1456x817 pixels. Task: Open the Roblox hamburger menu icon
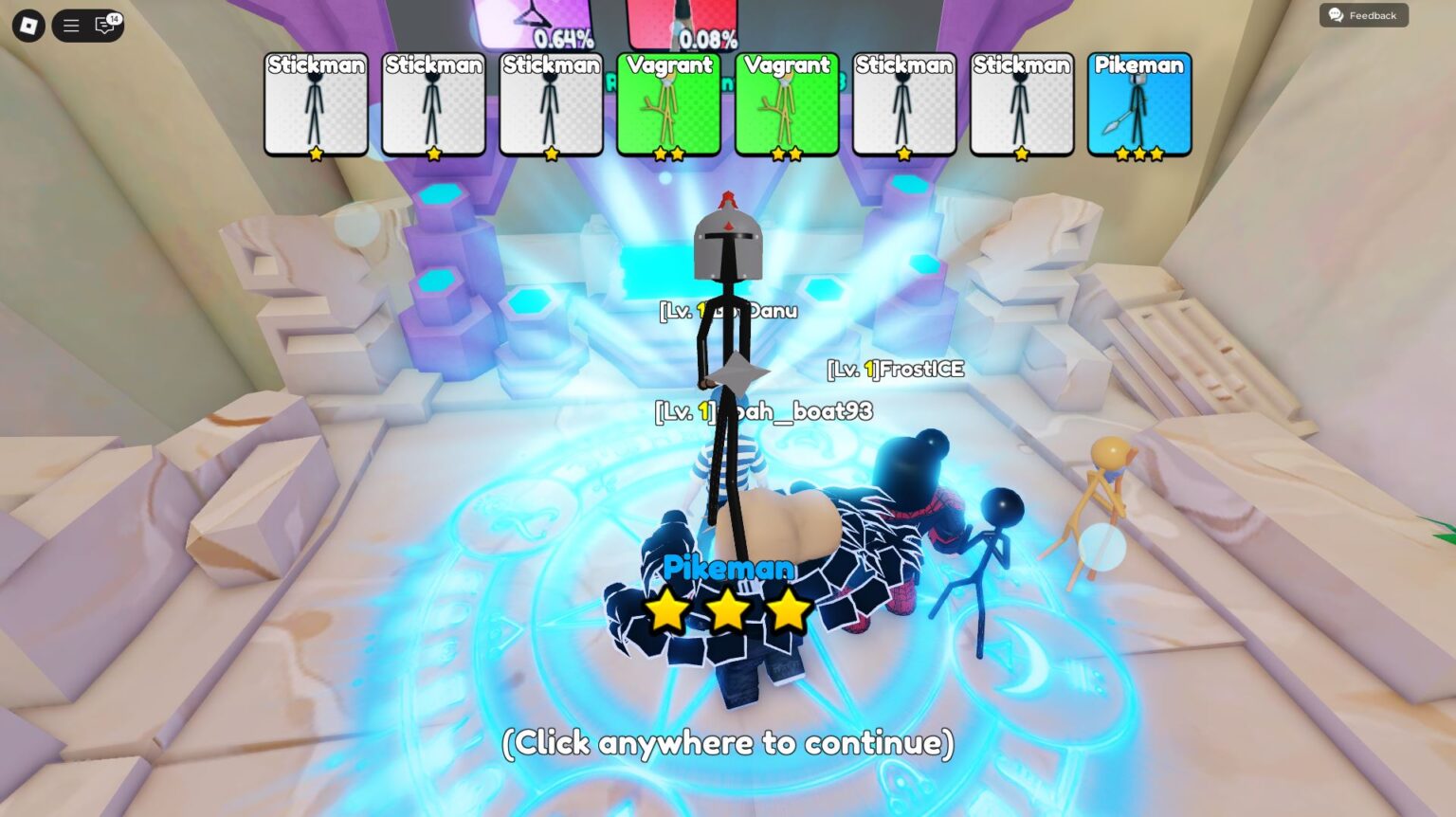70,26
